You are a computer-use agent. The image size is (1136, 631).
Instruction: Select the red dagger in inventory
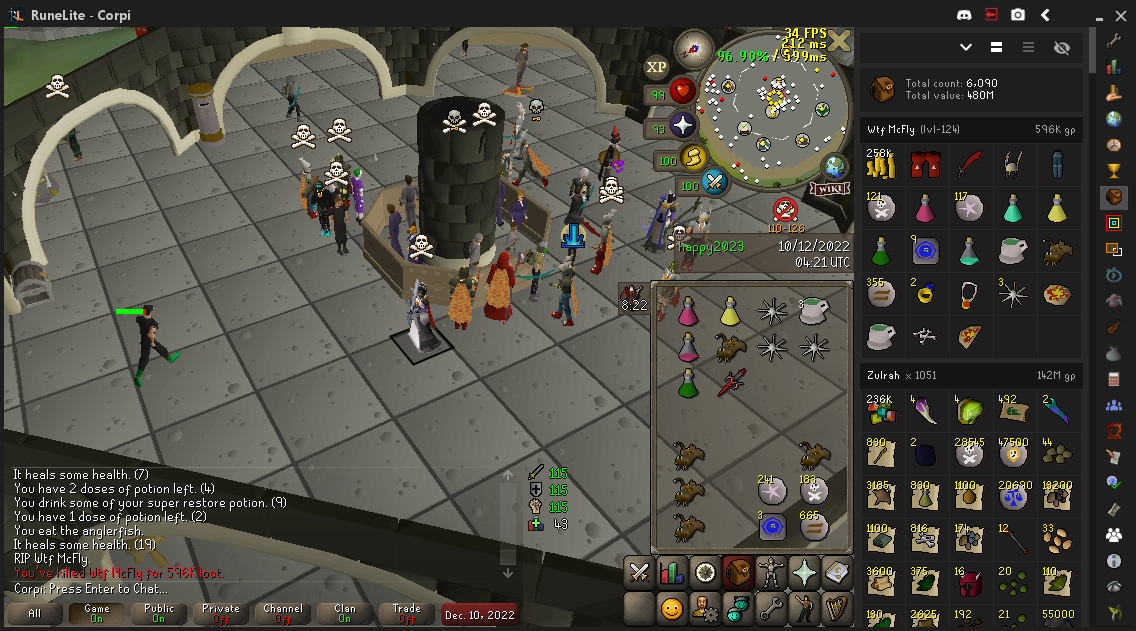pyautogui.click(x=731, y=381)
